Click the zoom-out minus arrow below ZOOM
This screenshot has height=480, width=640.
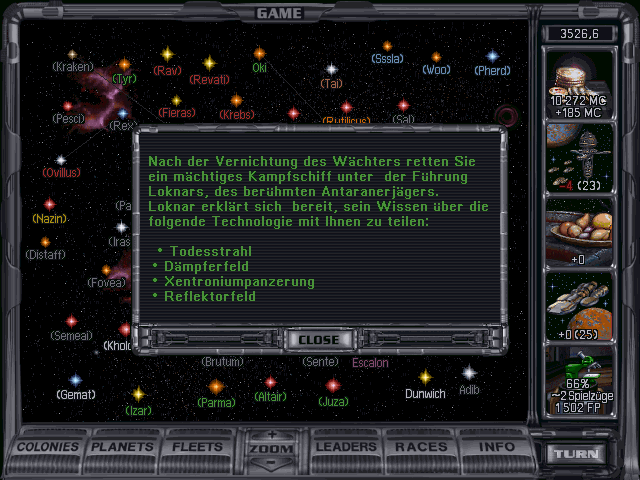(x=271, y=463)
